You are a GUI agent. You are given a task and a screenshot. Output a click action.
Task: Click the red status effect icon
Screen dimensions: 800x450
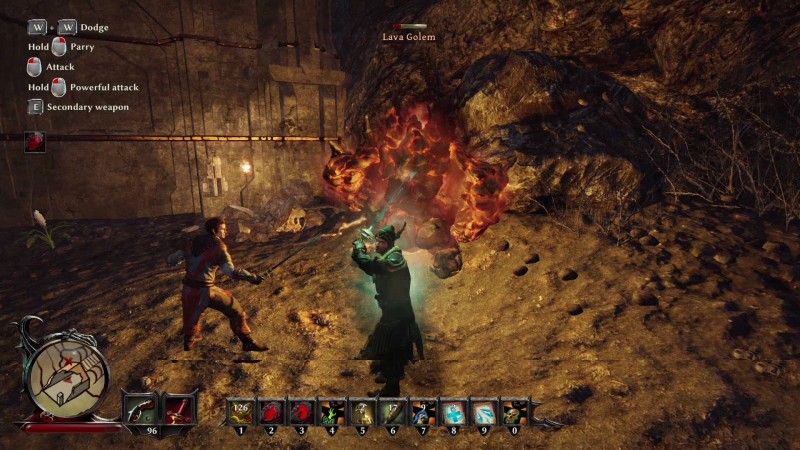coord(35,141)
